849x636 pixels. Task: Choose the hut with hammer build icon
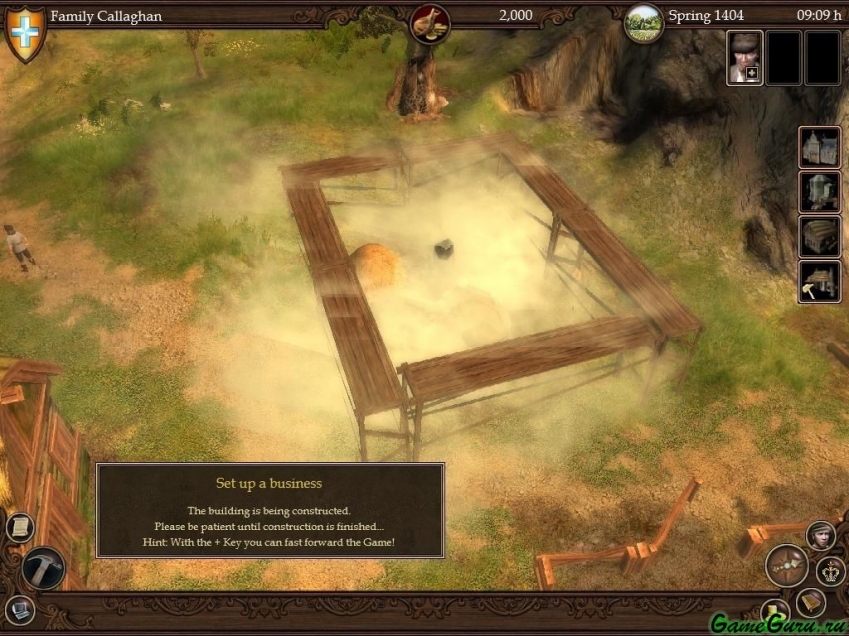pyautogui.click(x=819, y=282)
